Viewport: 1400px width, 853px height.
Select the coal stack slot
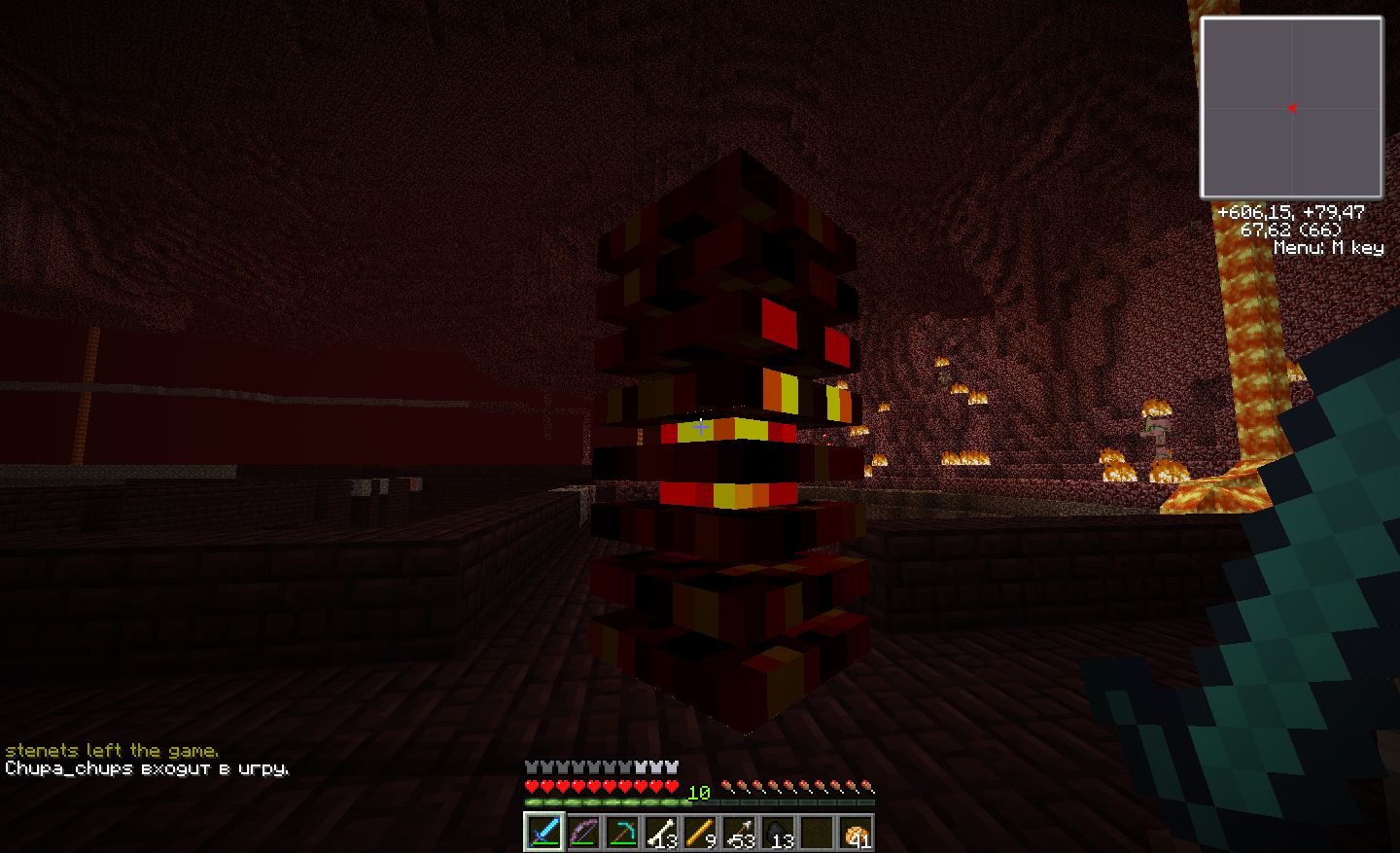(x=778, y=833)
